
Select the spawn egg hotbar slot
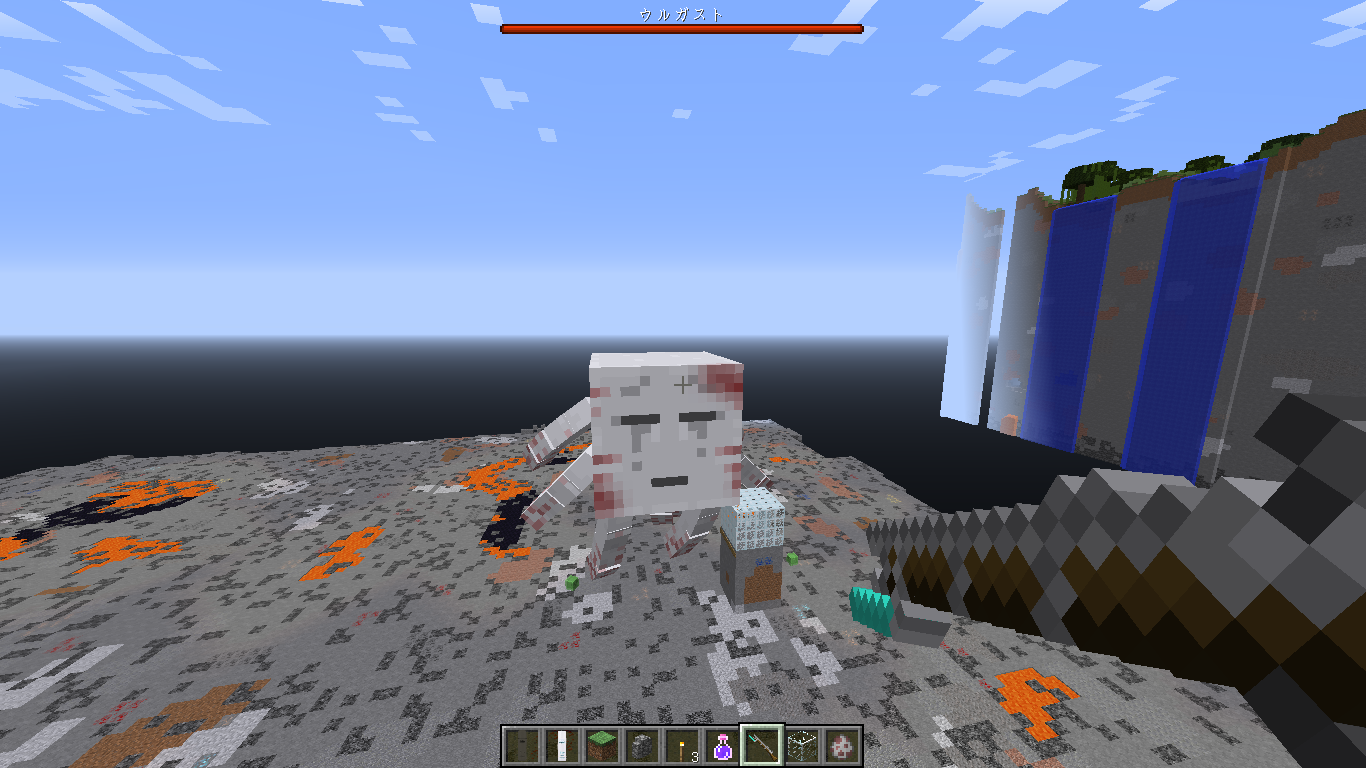coord(842,745)
